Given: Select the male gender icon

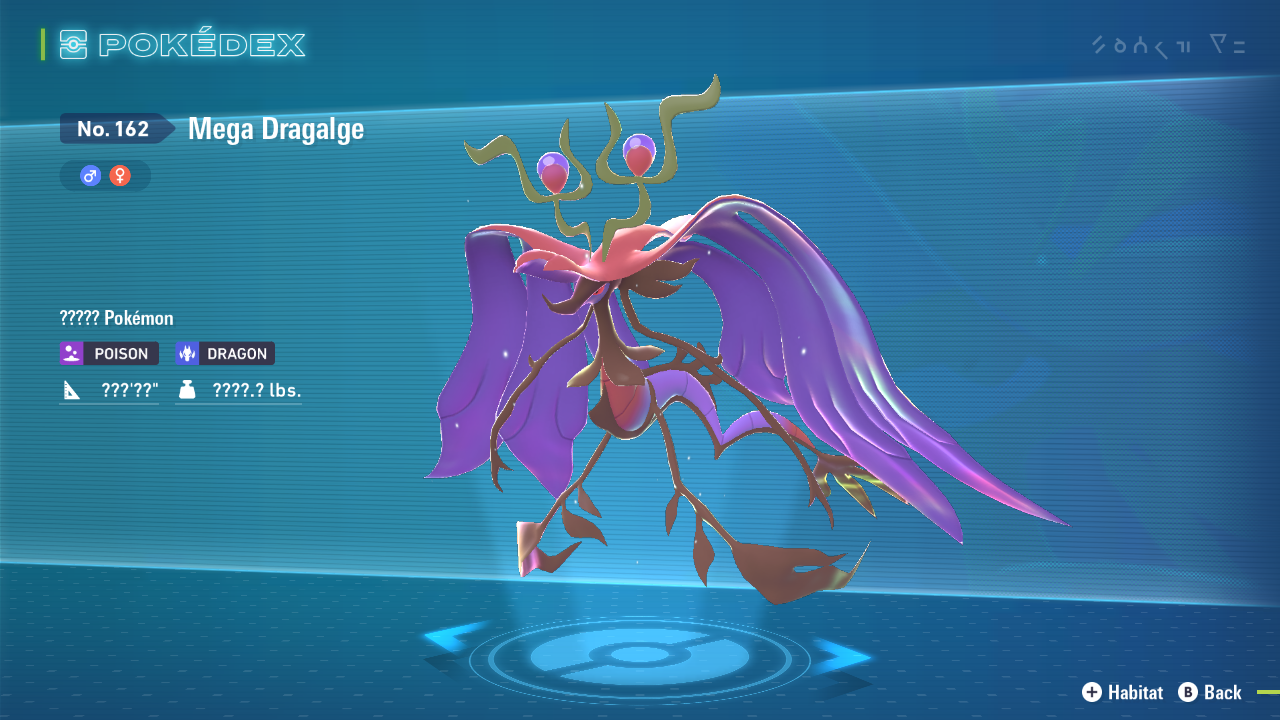Looking at the screenshot, I should (x=91, y=176).
